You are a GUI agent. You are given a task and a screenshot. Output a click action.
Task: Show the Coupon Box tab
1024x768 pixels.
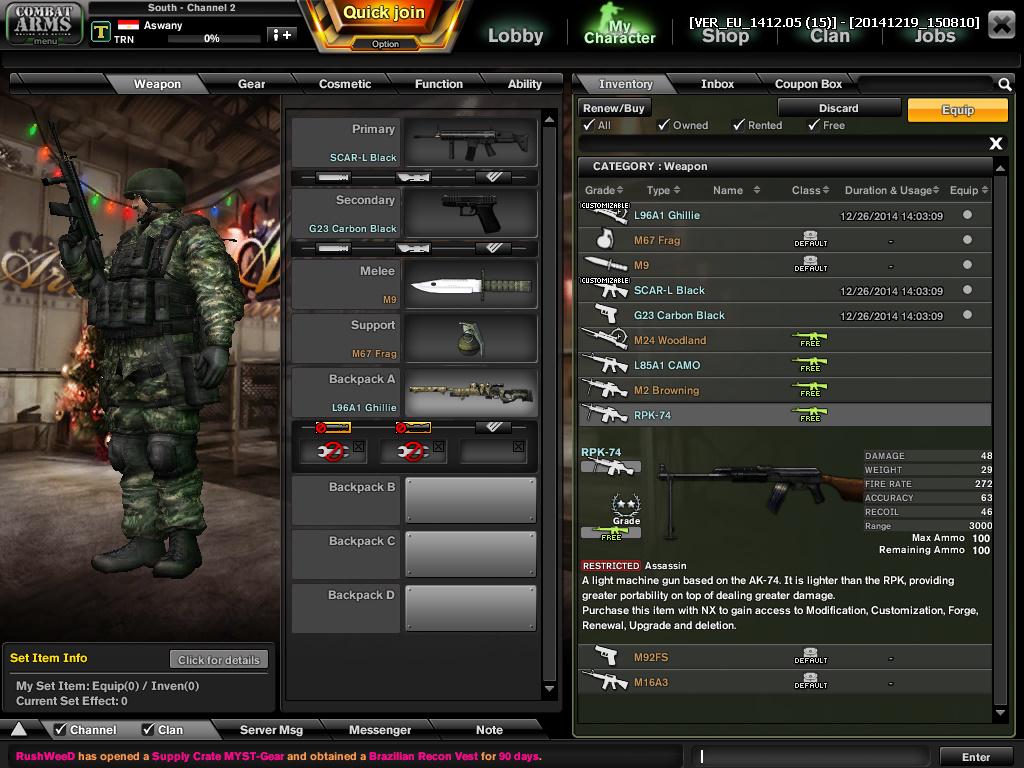pos(808,84)
